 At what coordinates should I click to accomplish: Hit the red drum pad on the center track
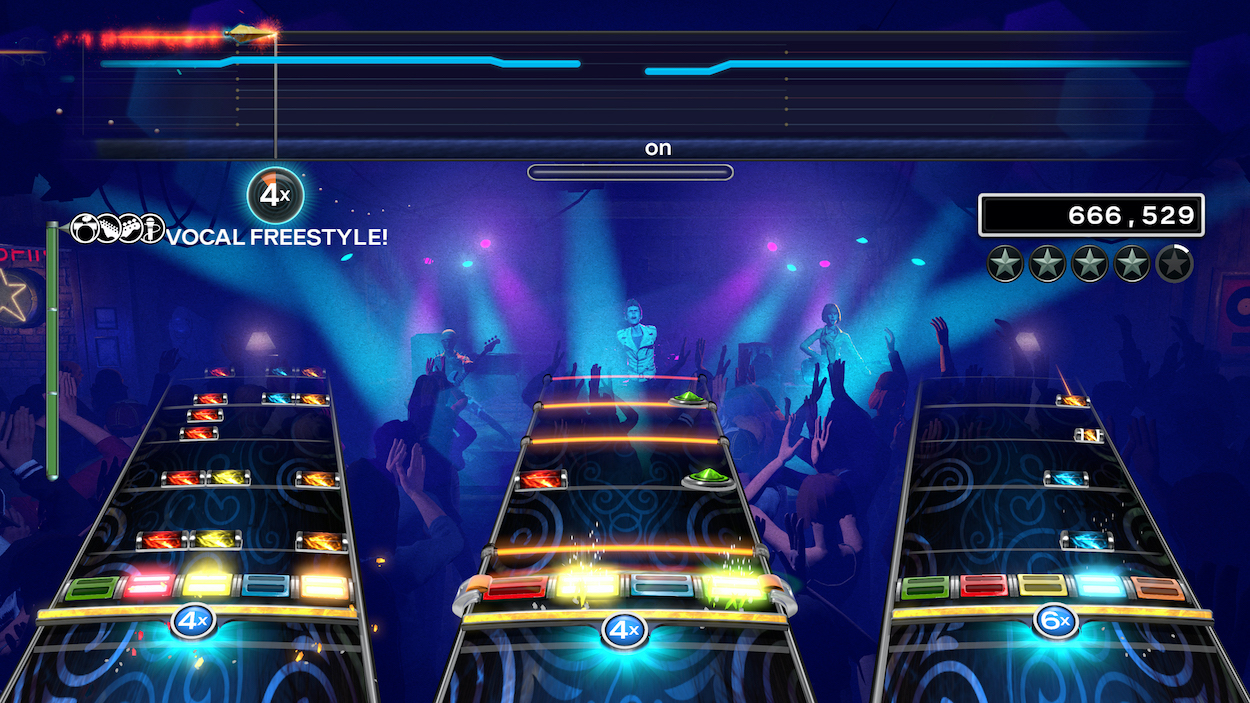[516, 587]
